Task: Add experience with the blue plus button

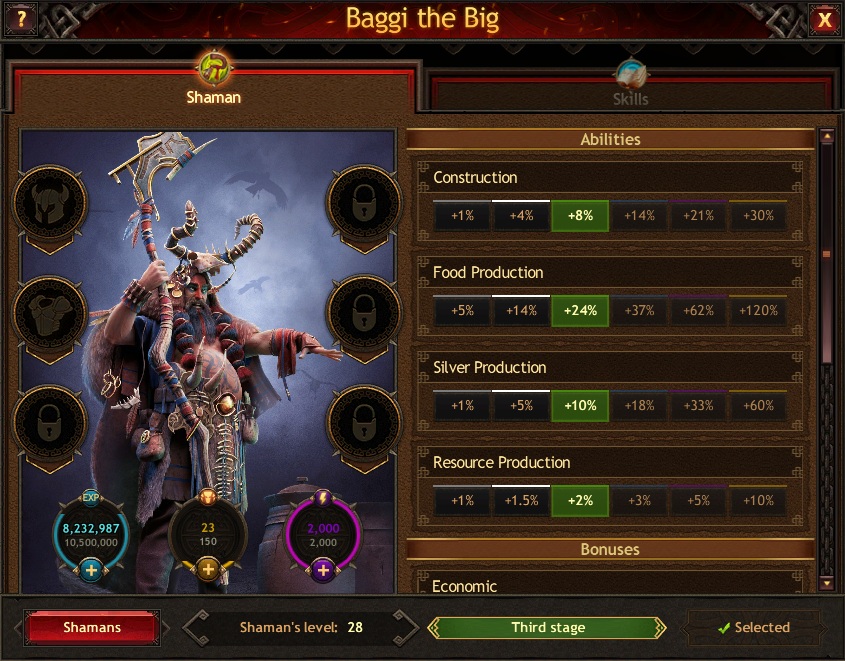Action: [91, 570]
